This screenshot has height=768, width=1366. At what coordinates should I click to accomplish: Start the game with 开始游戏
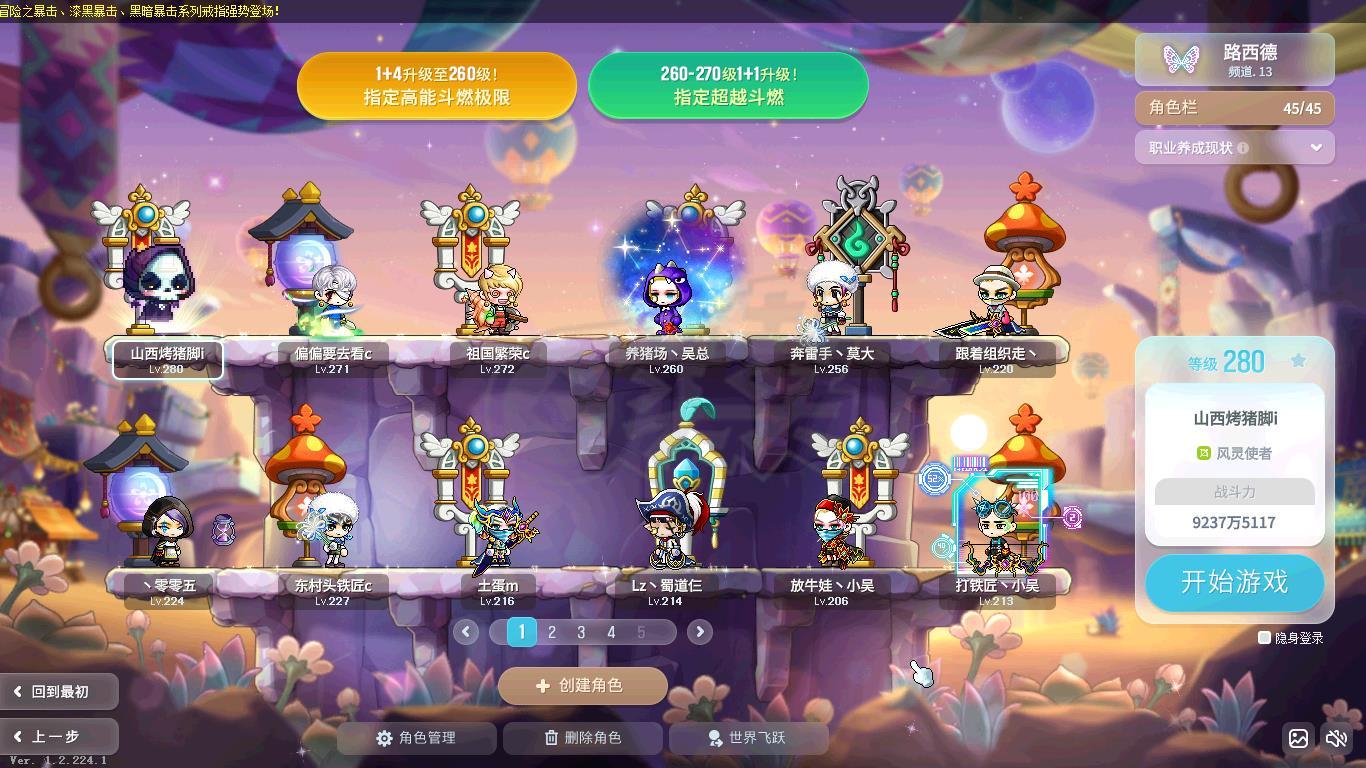point(1234,582)
